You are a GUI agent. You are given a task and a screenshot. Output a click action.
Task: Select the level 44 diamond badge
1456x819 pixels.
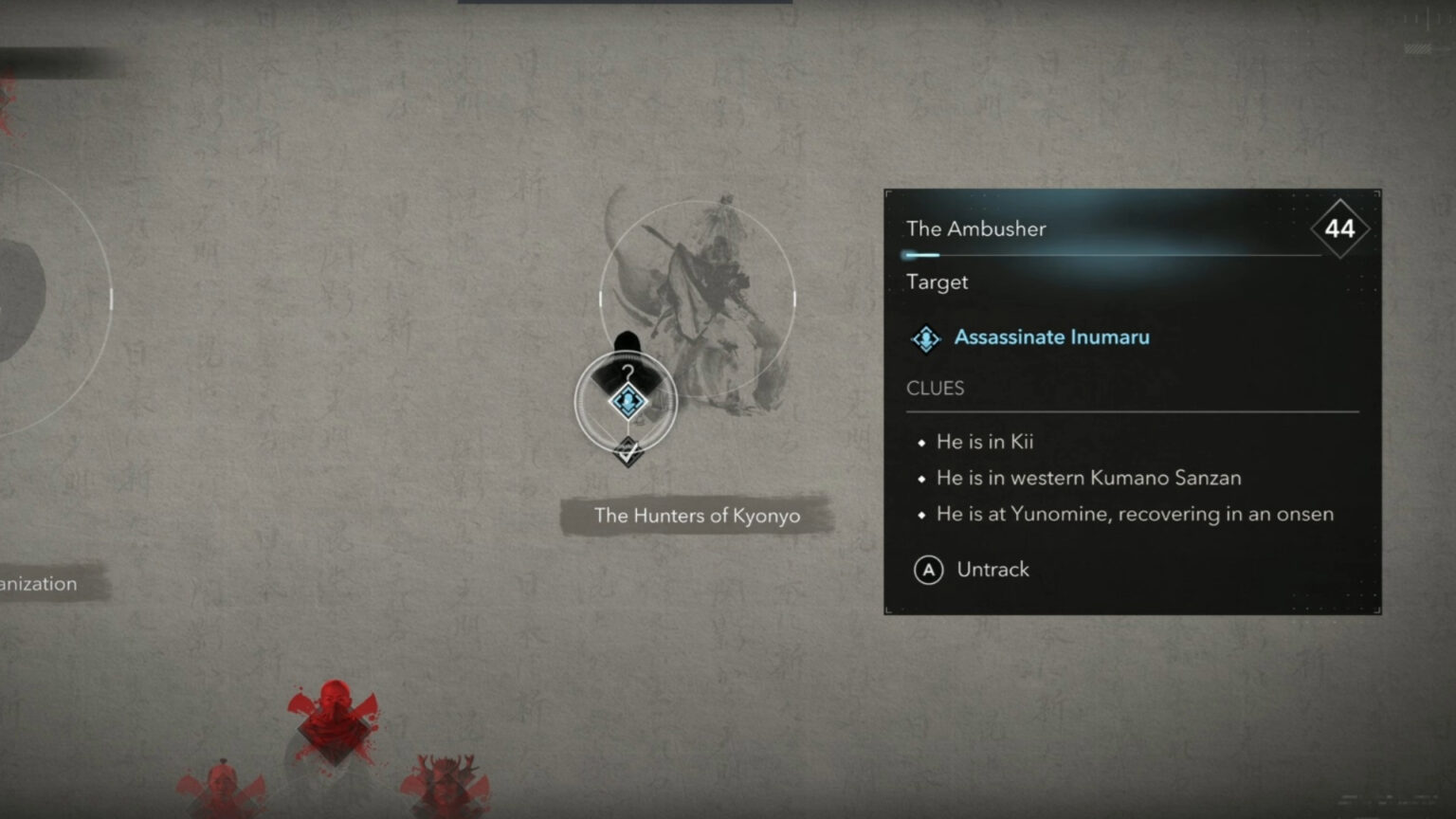click(x=1338, y=228)
